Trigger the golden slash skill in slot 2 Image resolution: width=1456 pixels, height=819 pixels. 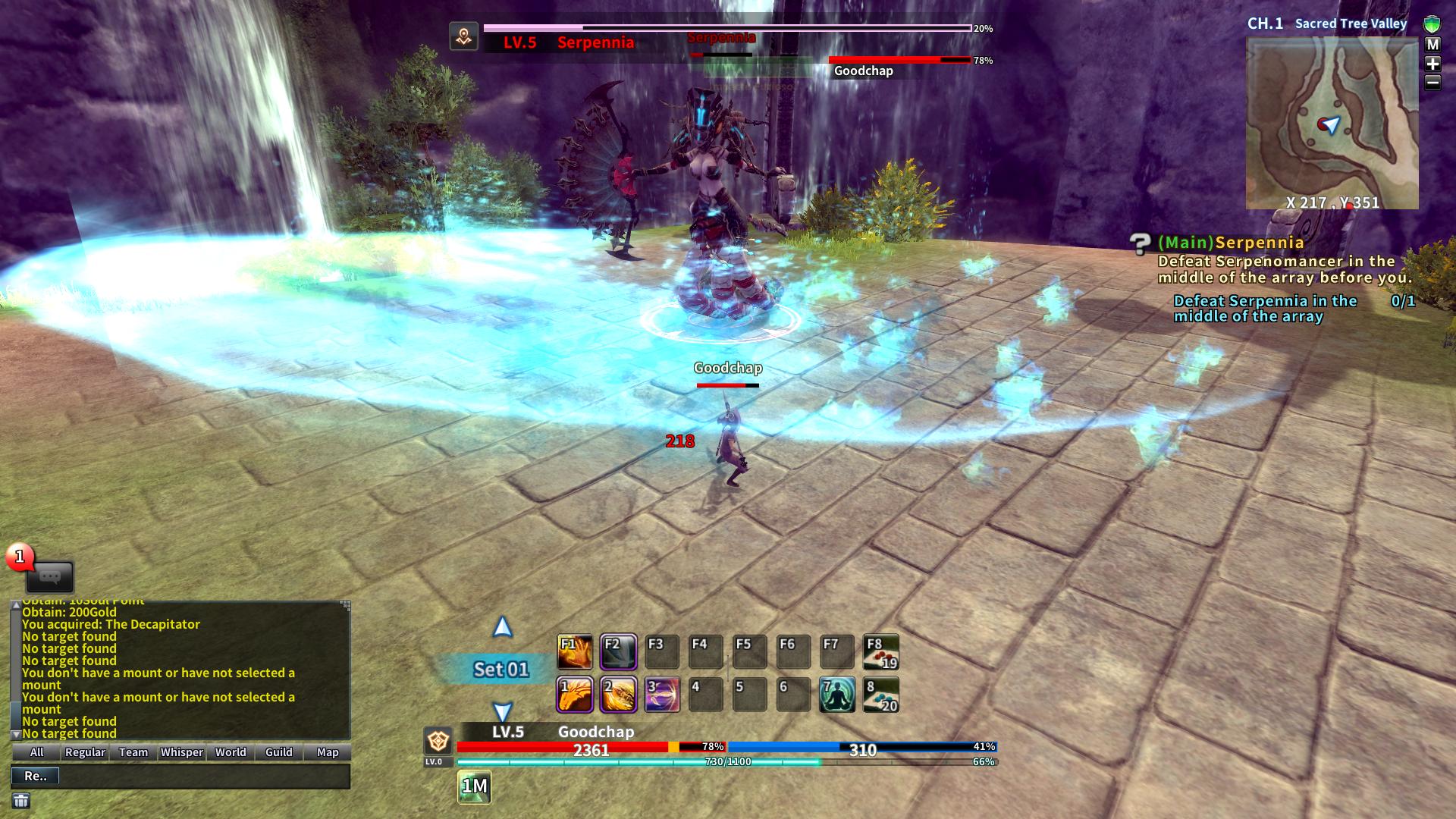point(618,695)
